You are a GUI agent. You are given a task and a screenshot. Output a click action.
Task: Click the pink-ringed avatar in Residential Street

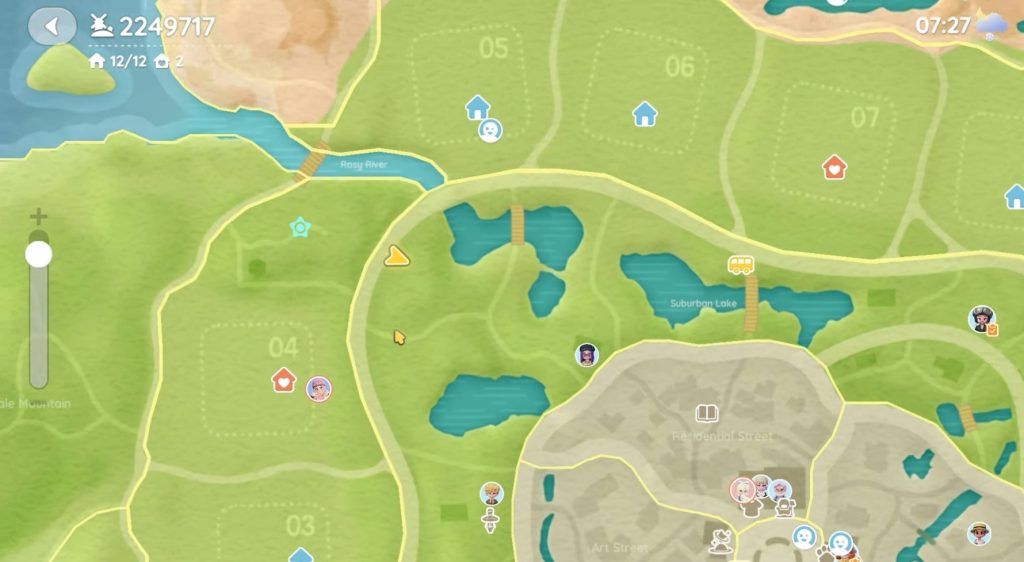tap(741, 489)
